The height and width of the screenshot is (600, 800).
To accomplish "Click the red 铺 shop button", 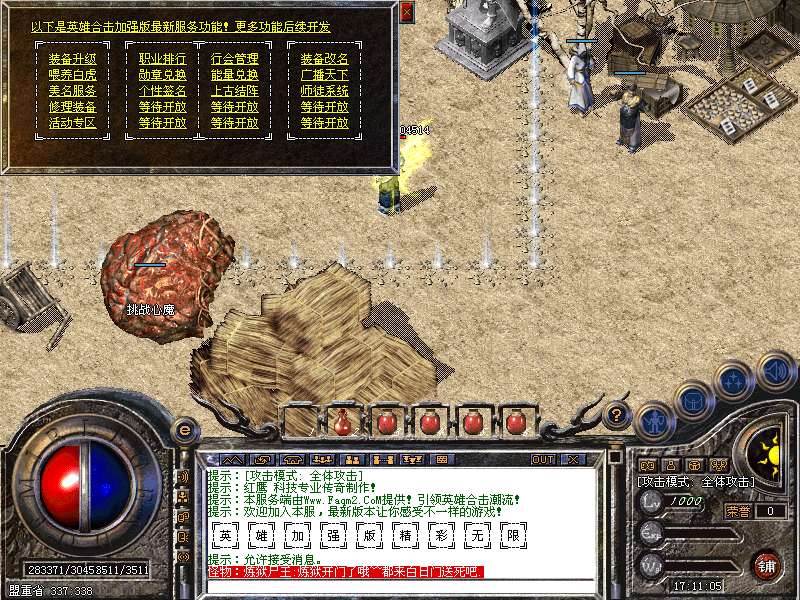I will point(766,565).
